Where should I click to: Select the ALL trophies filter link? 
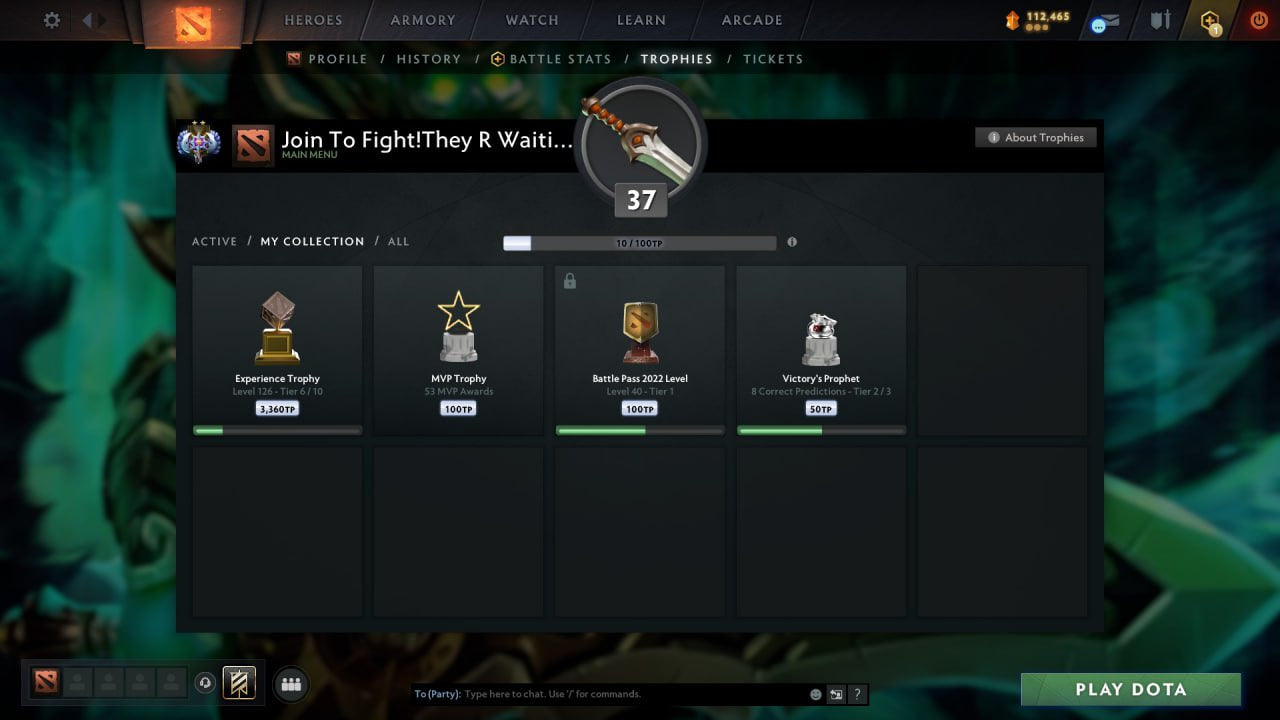pos(398,241)
